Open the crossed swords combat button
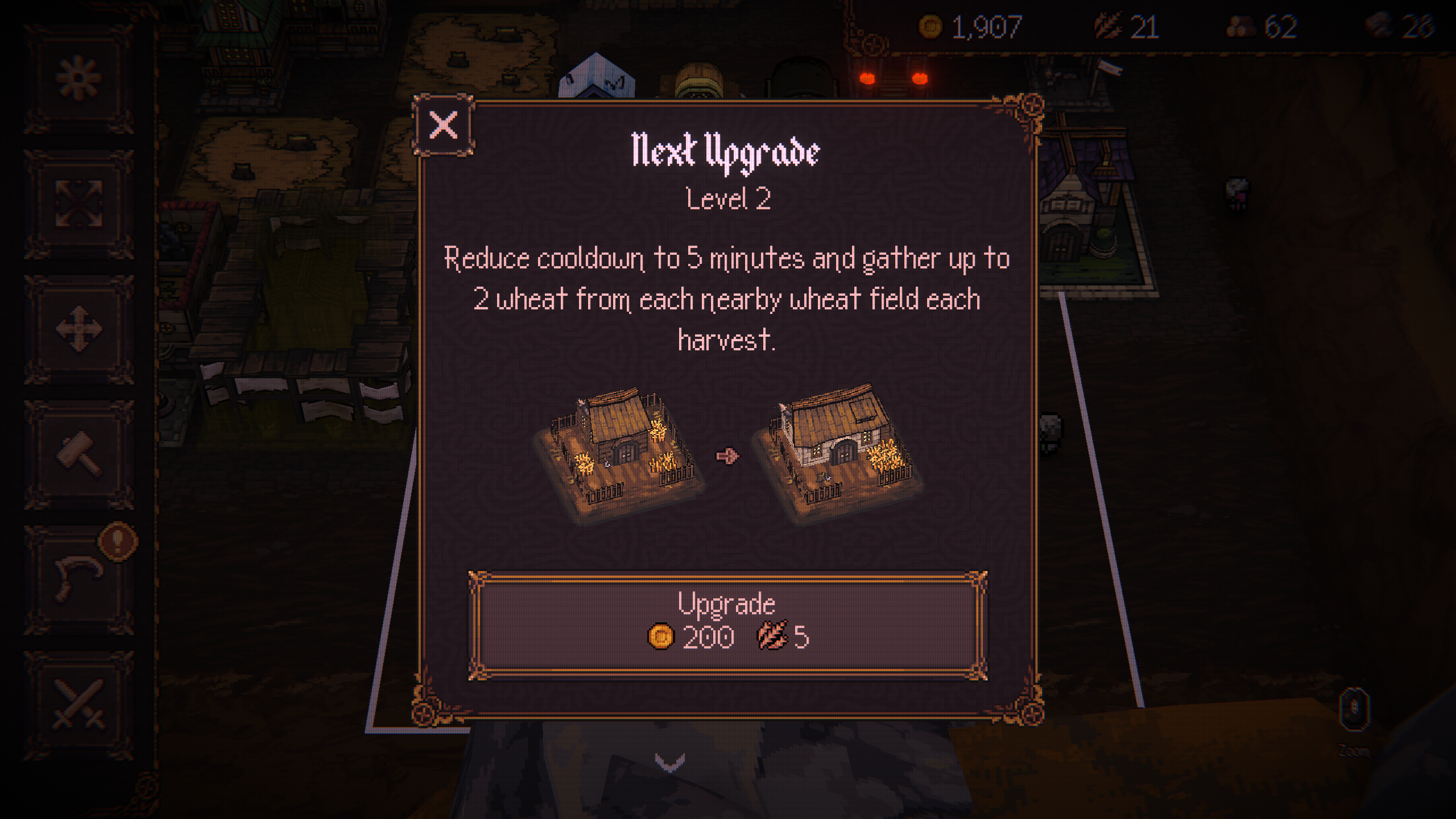This screenshot has height=819, width=1456. [79, 704]
